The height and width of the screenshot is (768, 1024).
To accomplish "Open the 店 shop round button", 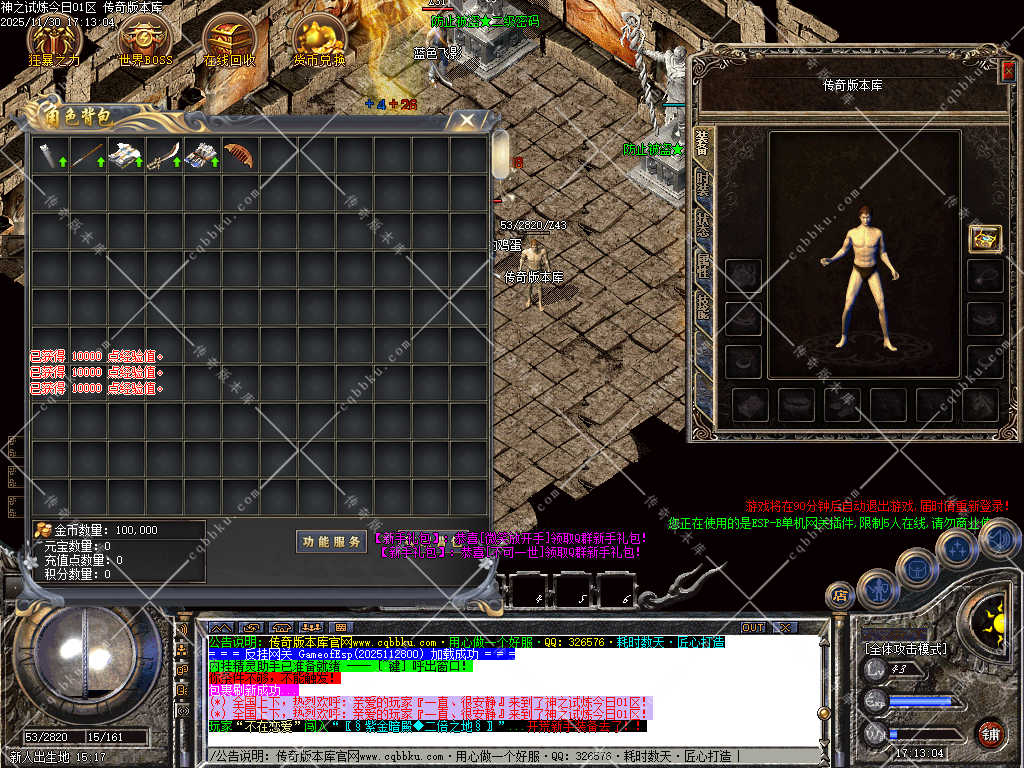I will point(839,596).
